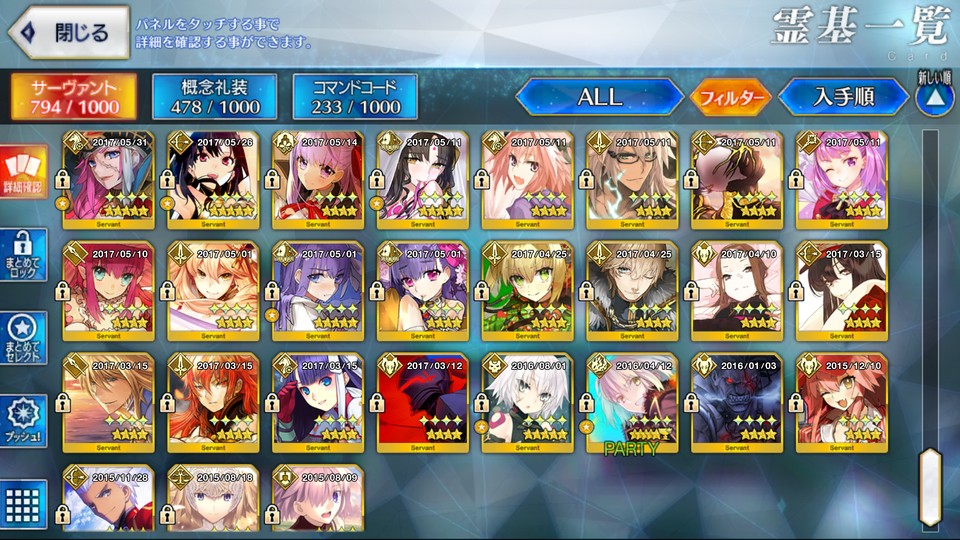The image size is (960, 540).
Task: Change sorting via the 入手順 button
Action: [843, 97]
